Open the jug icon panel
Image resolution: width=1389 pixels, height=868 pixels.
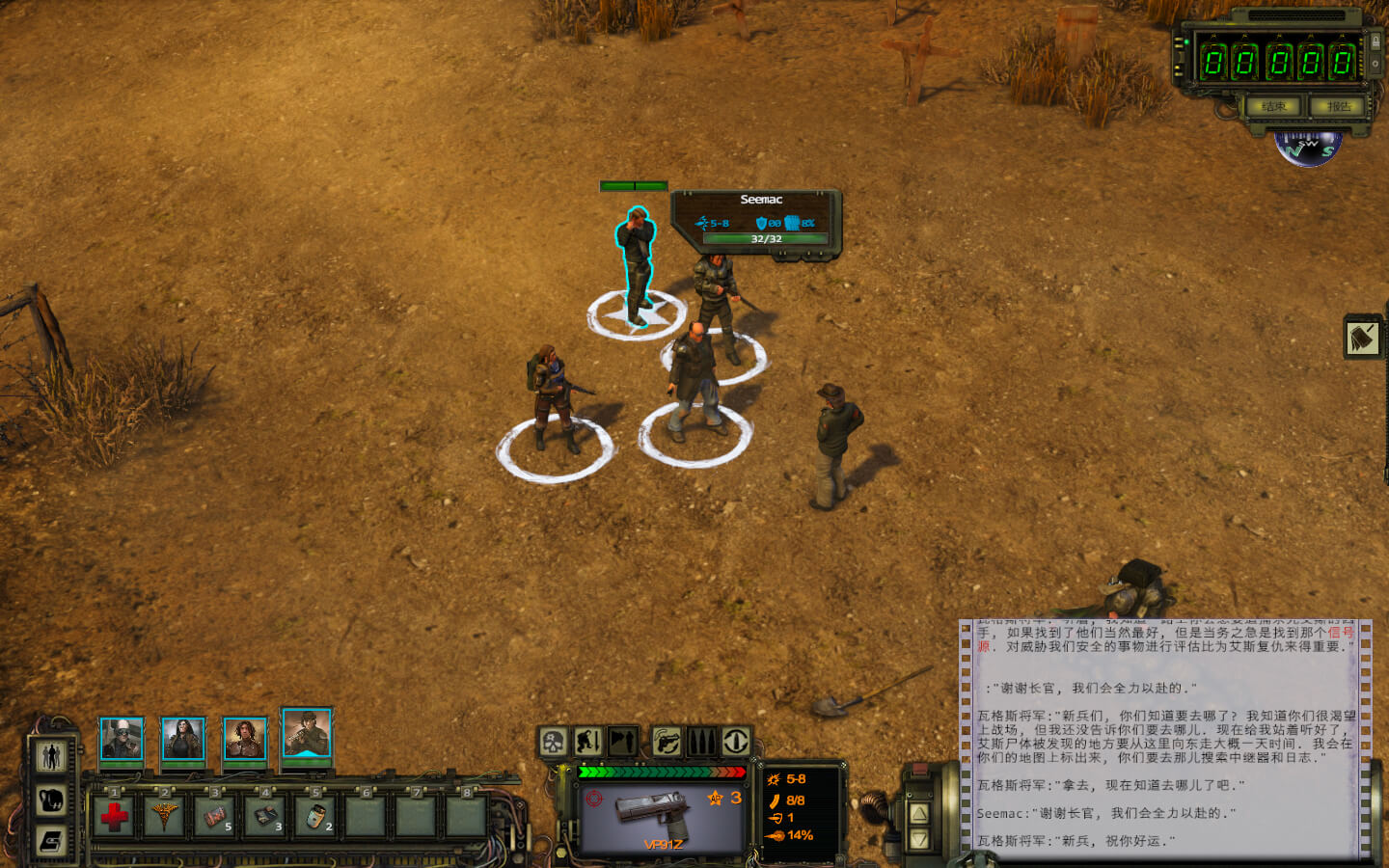click(x=51, y=800)
